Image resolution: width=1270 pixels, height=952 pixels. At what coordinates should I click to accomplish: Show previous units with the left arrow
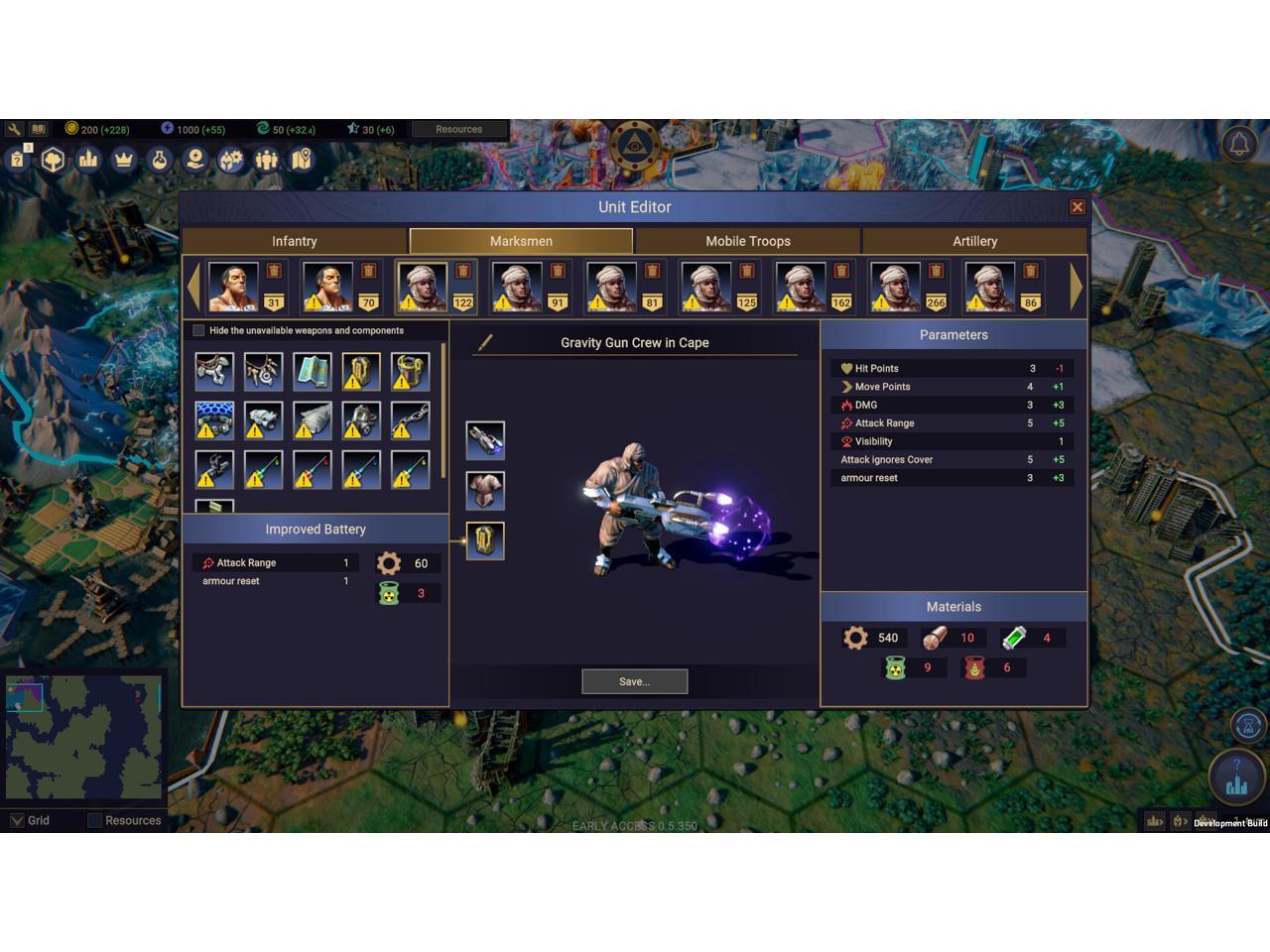(x=193, y=287)
